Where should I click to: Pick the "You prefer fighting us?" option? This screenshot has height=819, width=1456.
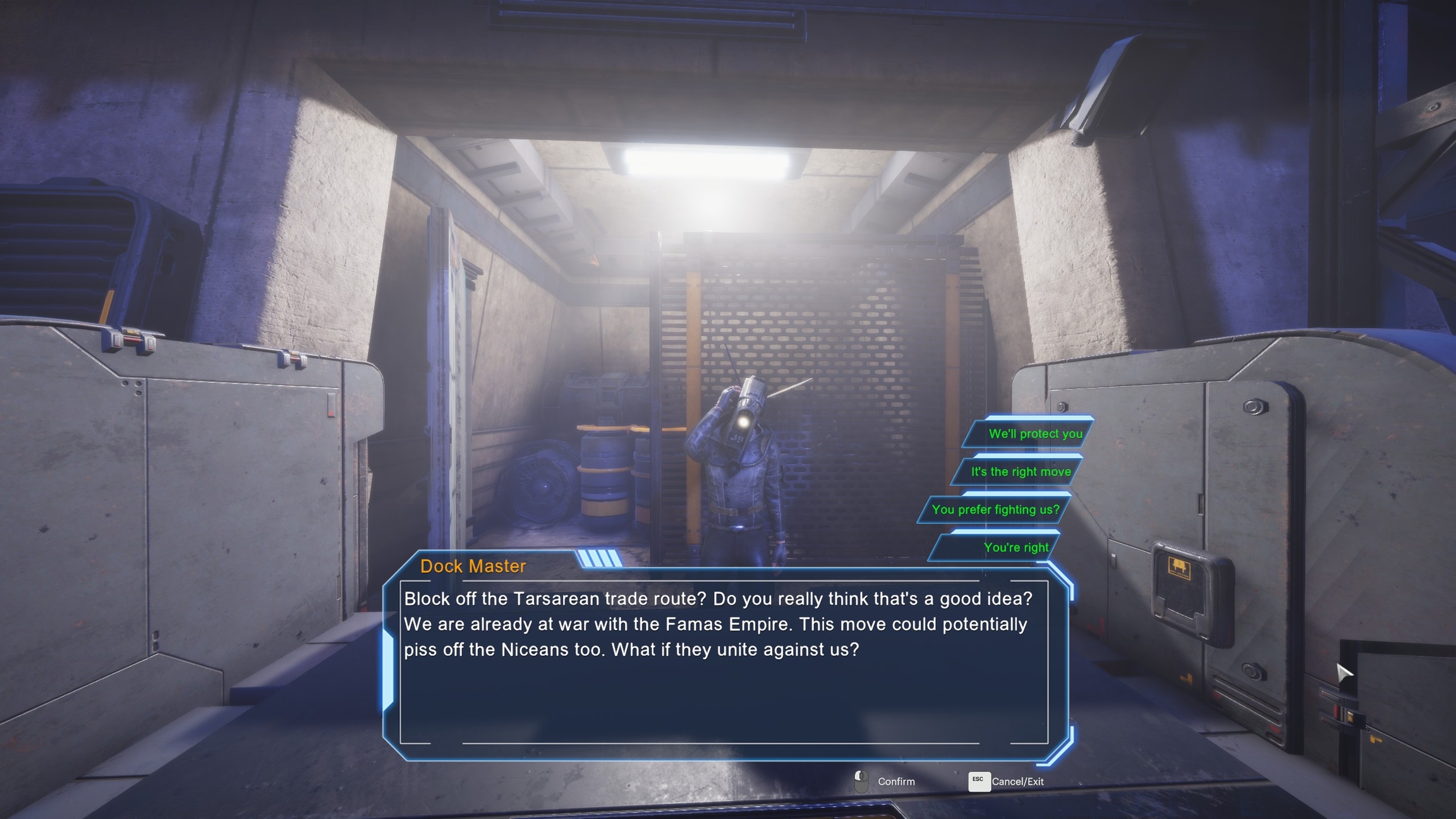(995, 510)
